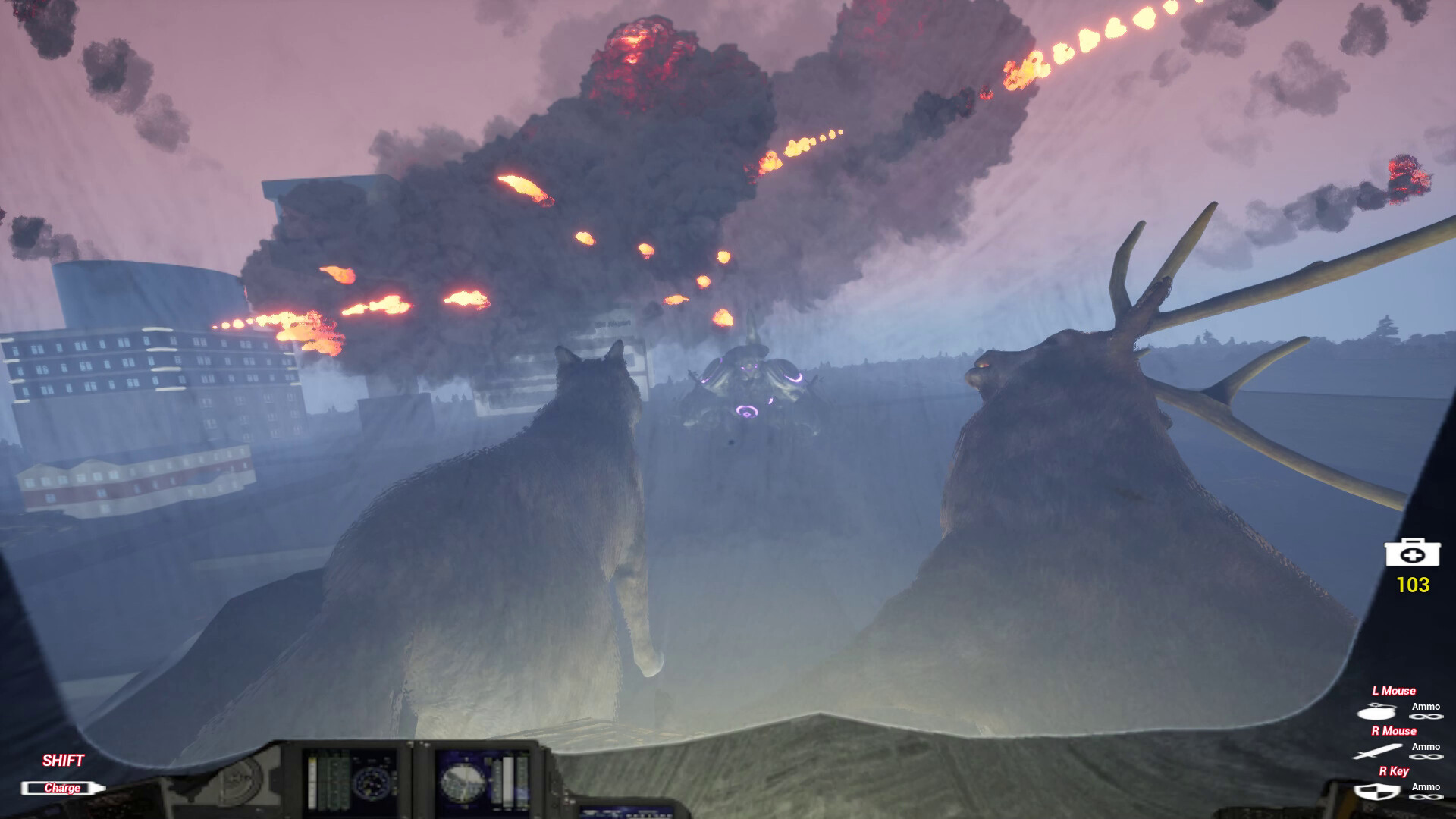Open the R Mouse weapon label
The image size is (1456, 819).
pos(1394,731)
